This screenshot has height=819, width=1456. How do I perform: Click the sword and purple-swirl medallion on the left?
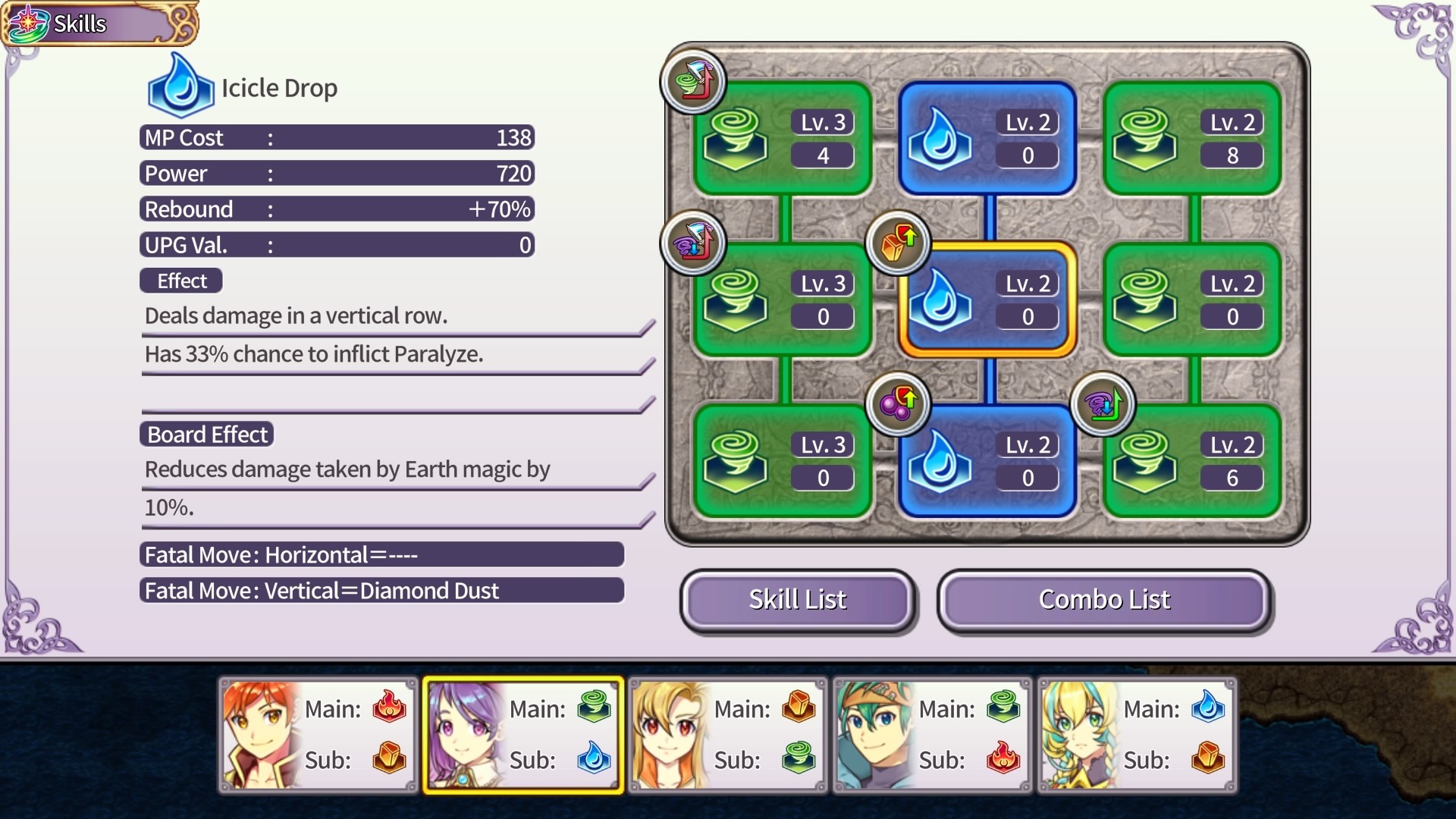coord(694,243)
